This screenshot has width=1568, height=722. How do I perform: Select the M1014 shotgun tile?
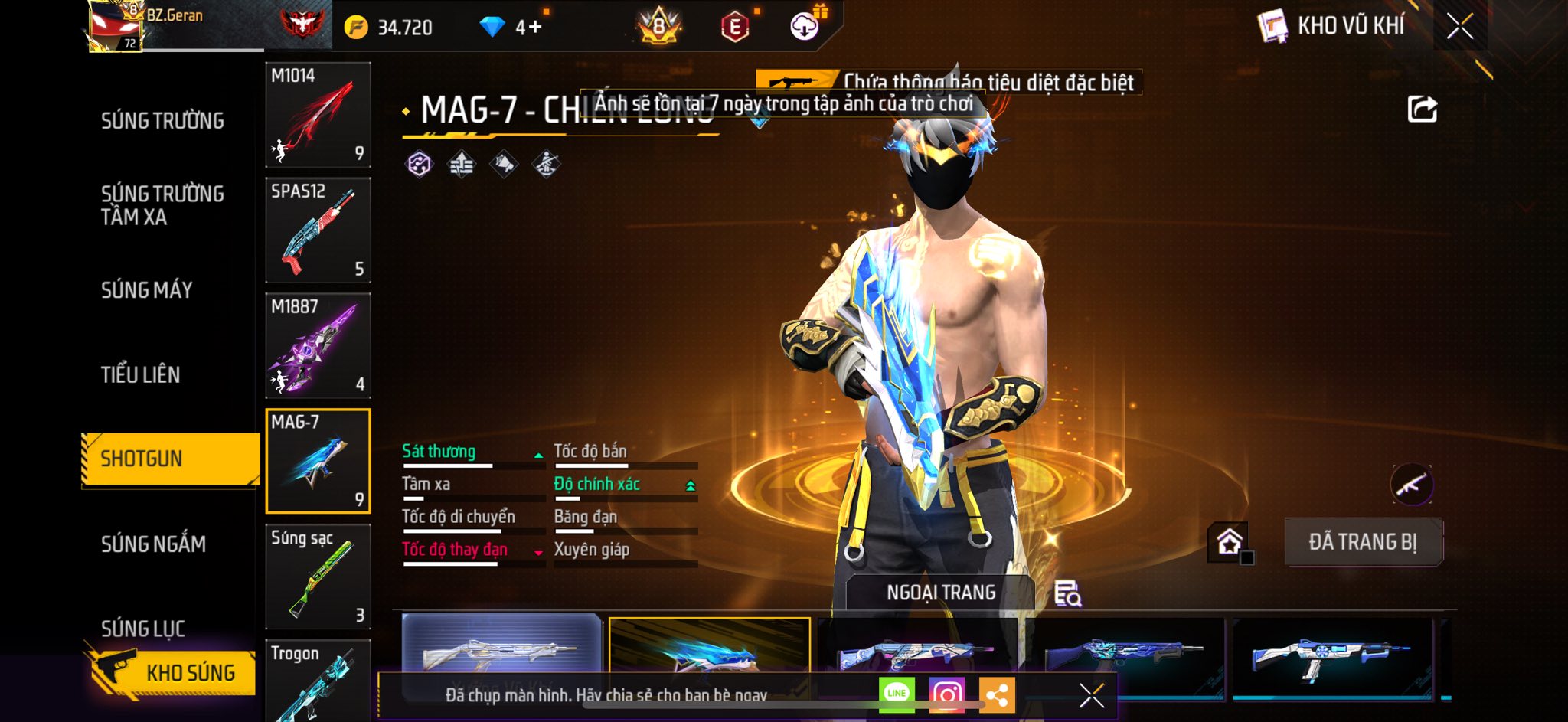coord(318,115)
